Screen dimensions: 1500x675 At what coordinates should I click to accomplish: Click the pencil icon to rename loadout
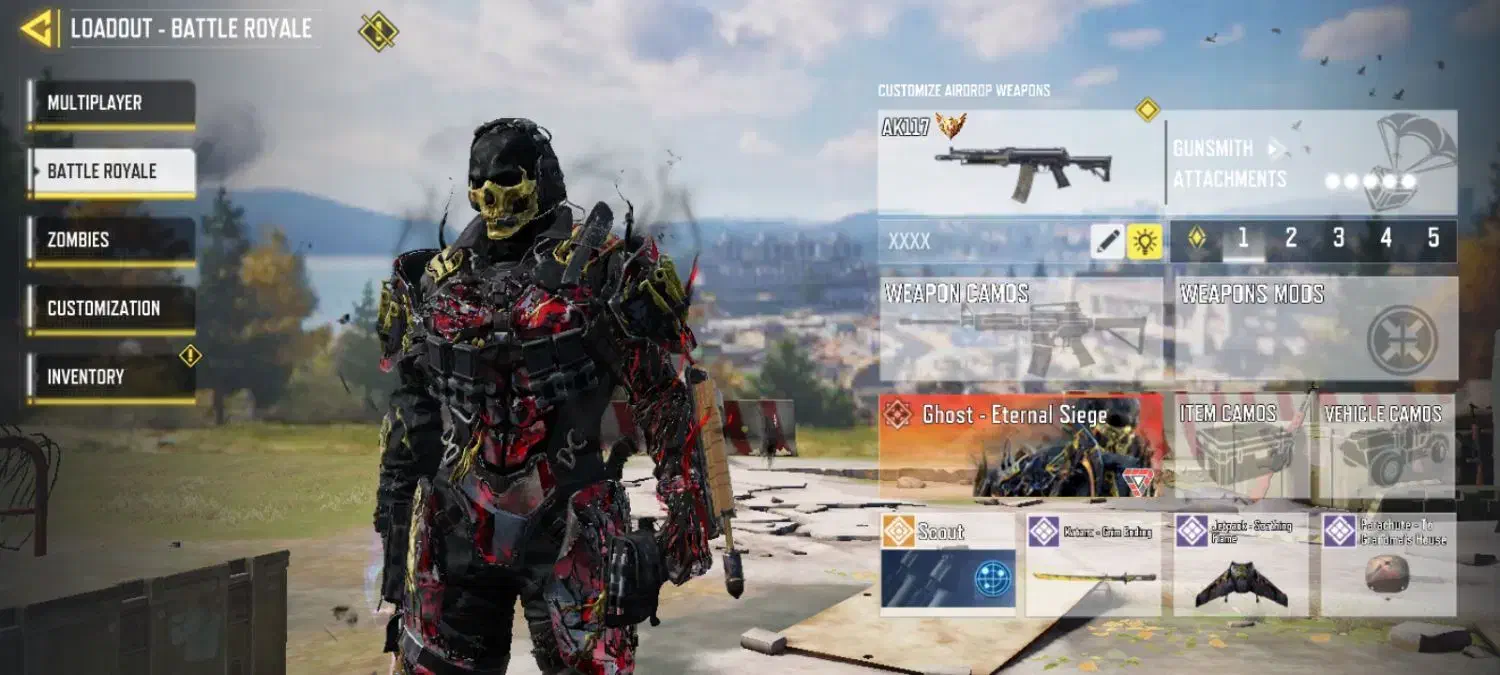(x=1107, y=241)
